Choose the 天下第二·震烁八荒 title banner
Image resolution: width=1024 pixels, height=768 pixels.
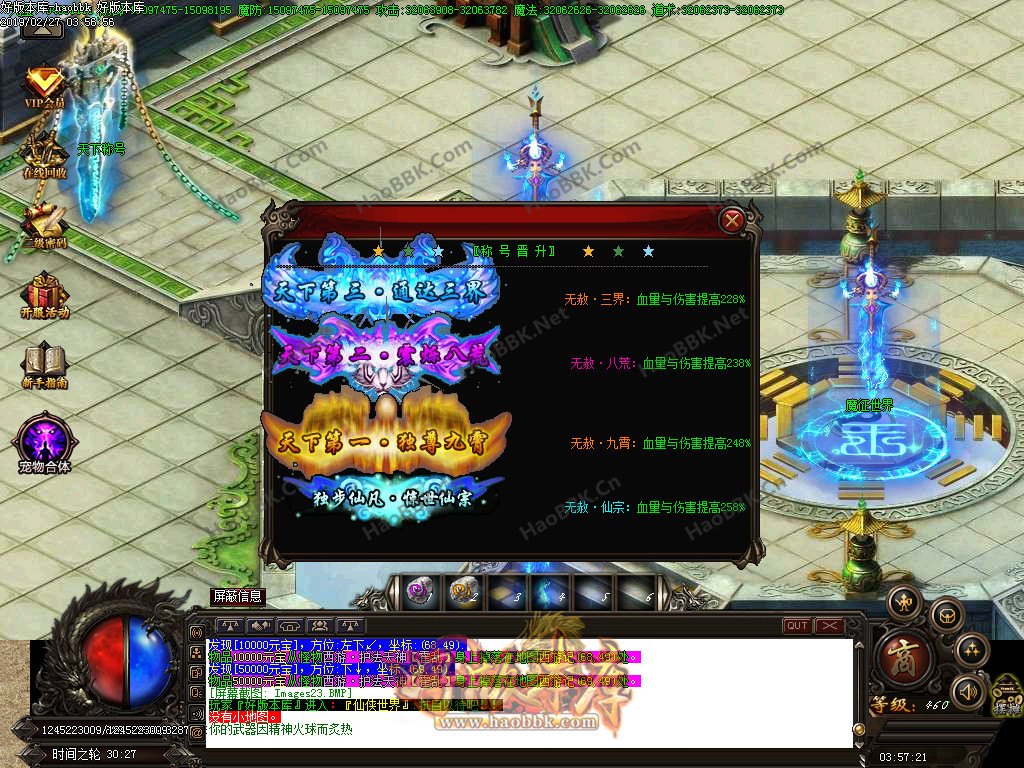coord(386,352)
